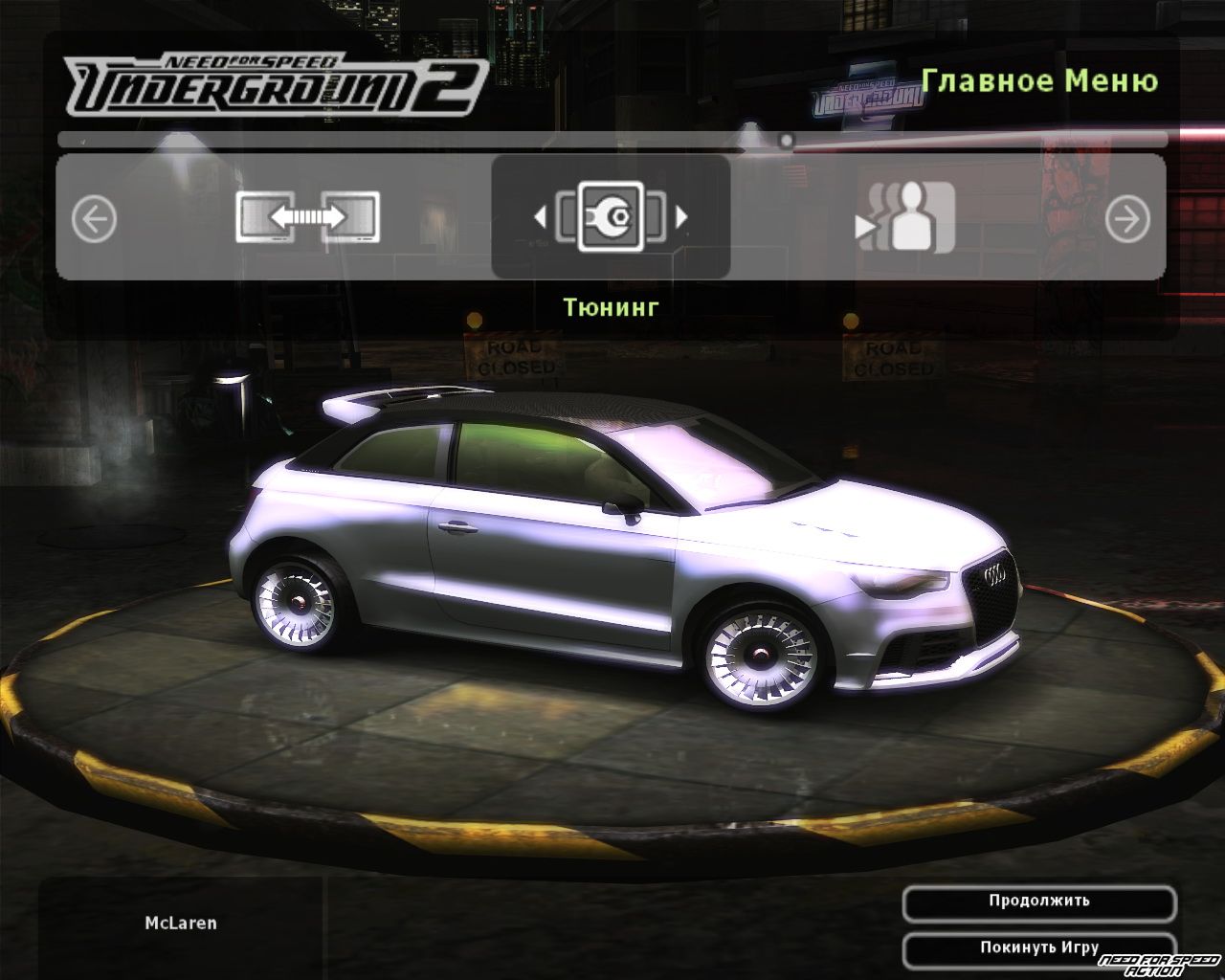The width and height of the screenshot is (1225, 980).
Task: Click the scroll position knob on menu bar
Action: (x=786, y=142)
